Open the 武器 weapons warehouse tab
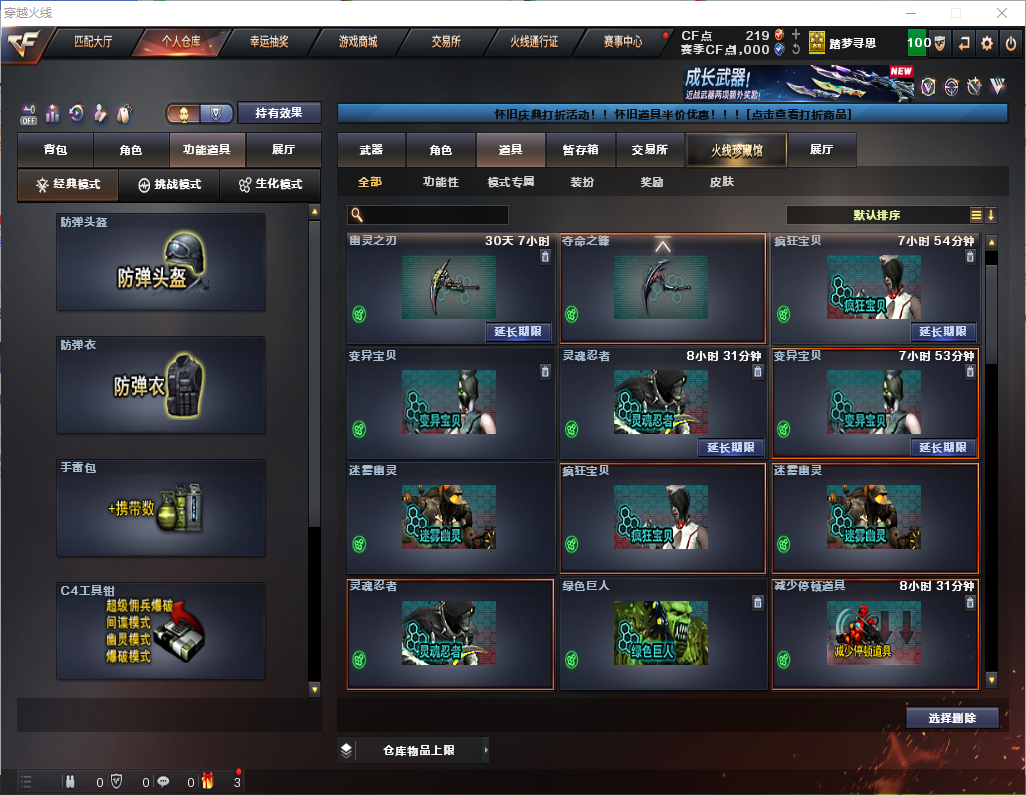 [371, 150]
